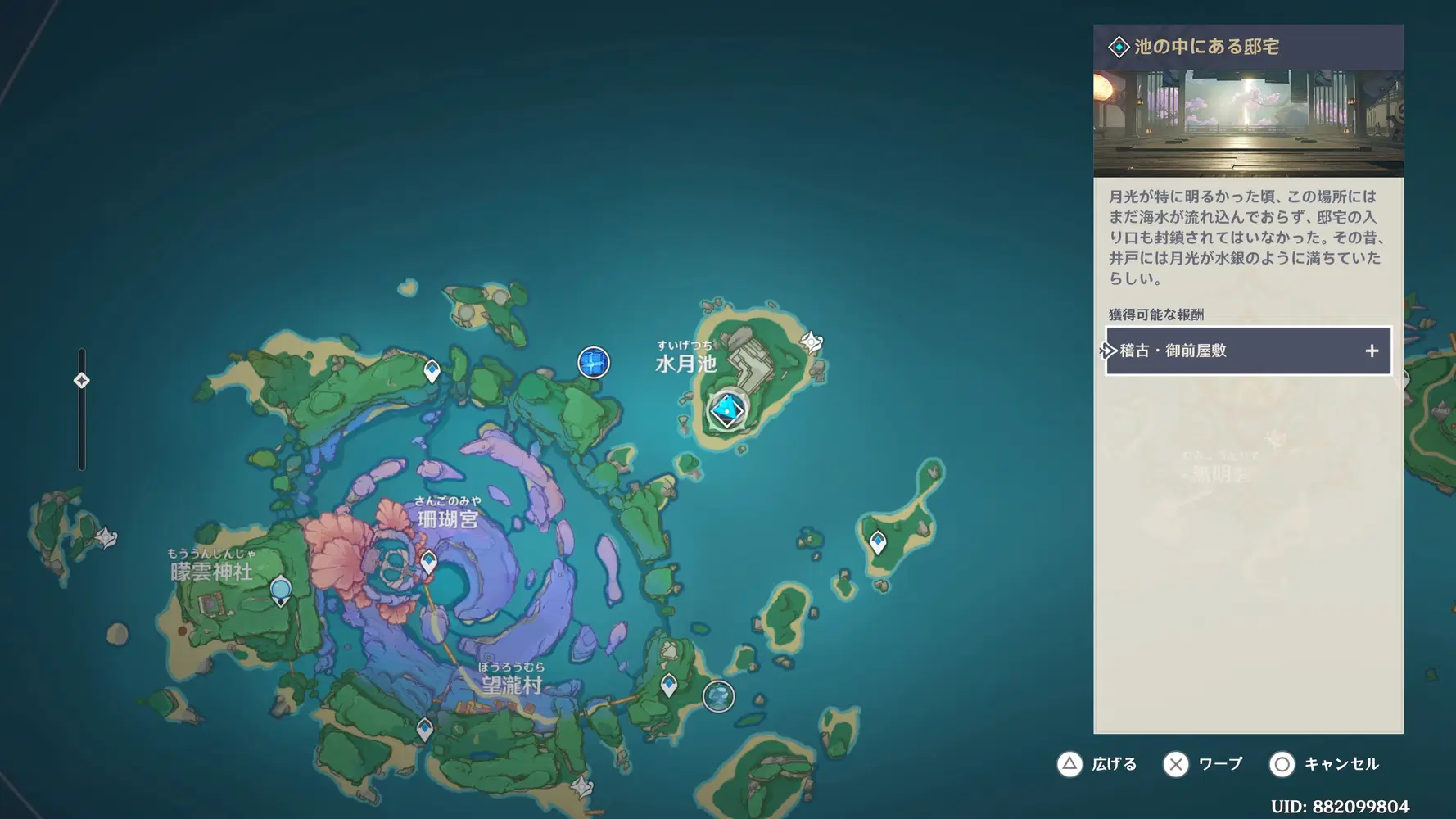Choose the teleport waypoint below 望瀧村

pos(424,728)
